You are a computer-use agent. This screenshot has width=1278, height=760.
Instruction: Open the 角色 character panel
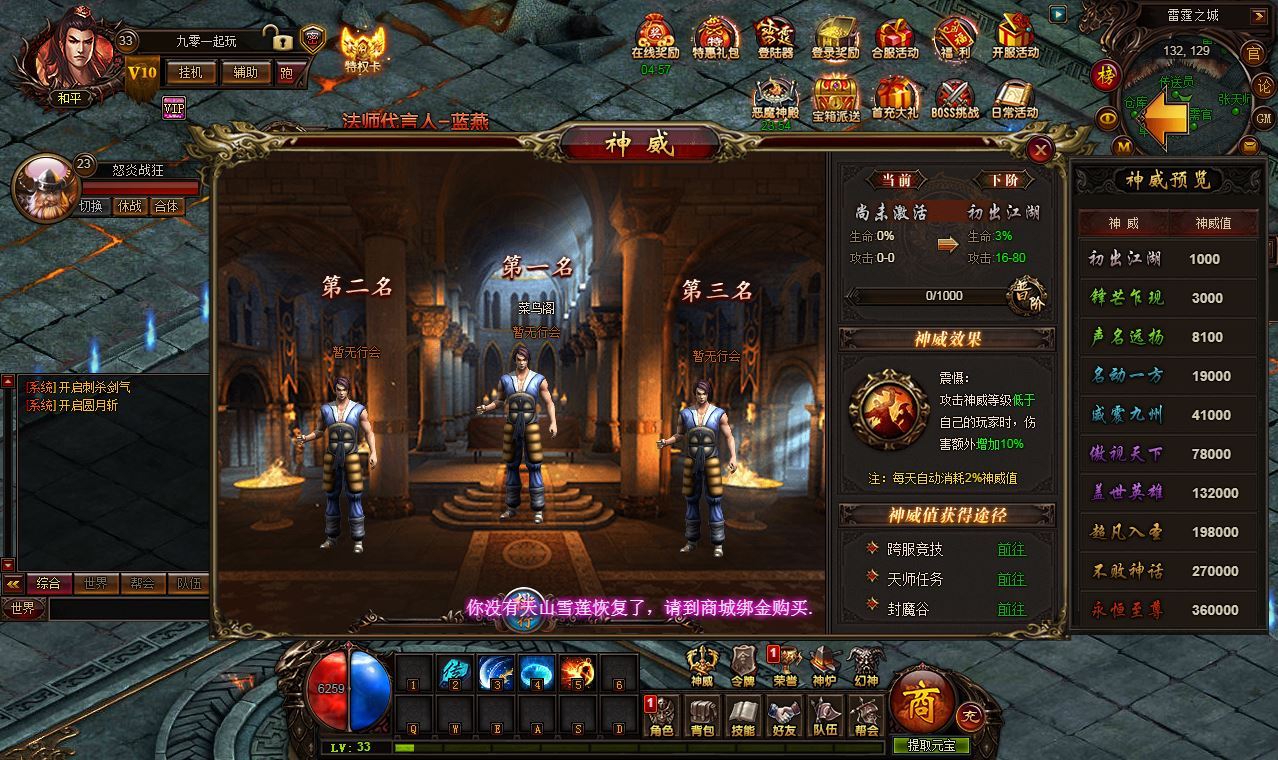pyautogui.click(x=662, y=717)
